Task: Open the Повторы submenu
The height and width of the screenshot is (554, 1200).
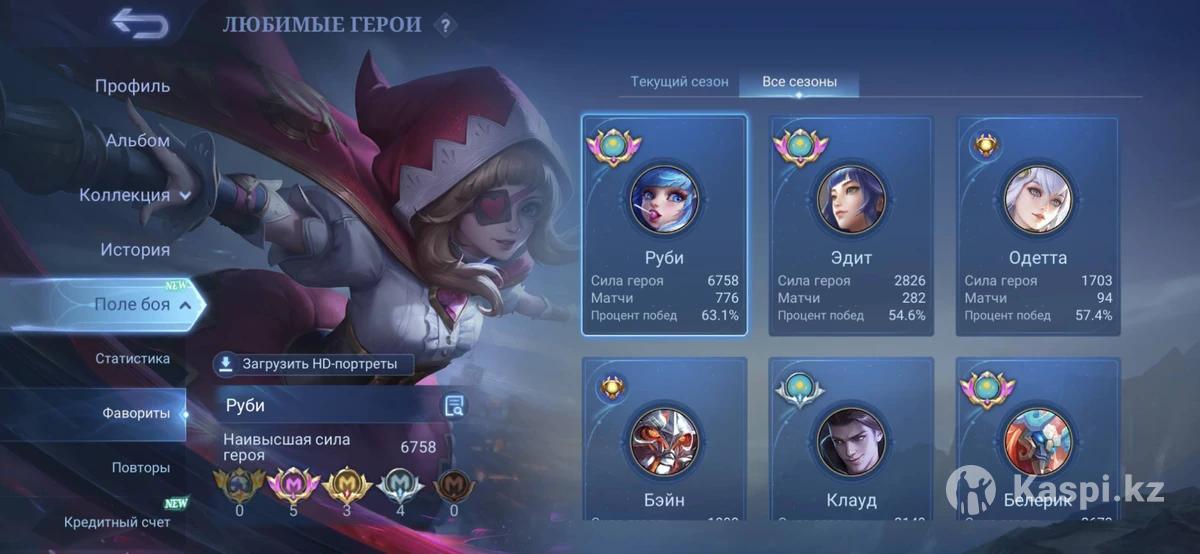Action: click(140, 468)
